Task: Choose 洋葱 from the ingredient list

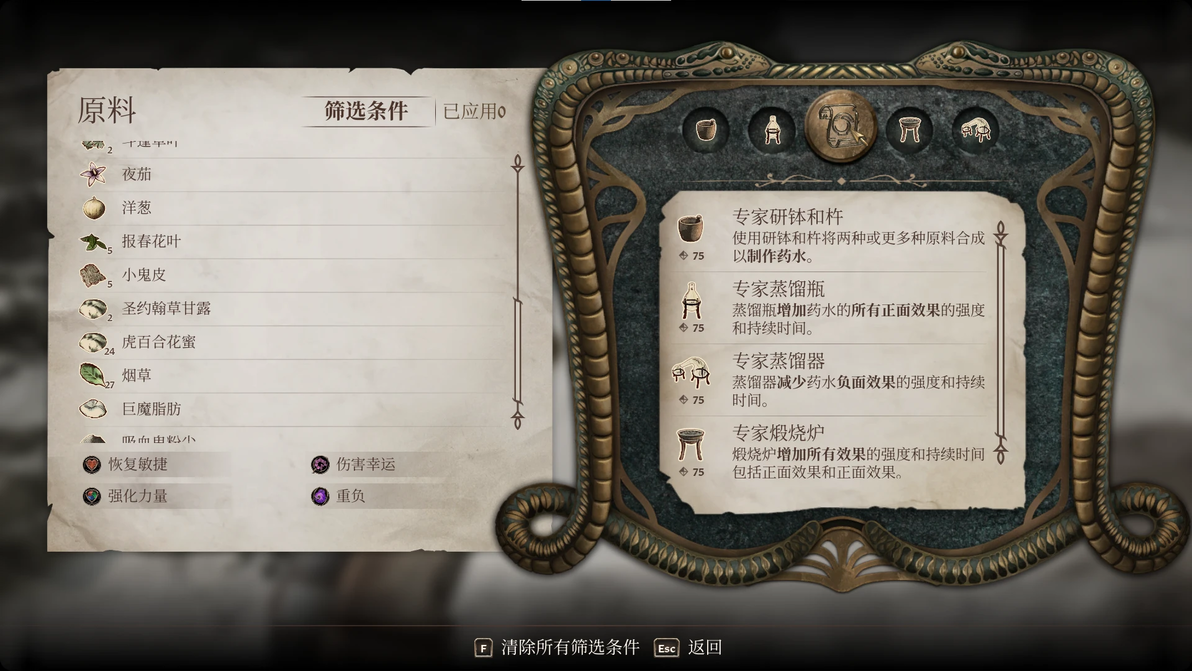Action: tap(137, 208)
